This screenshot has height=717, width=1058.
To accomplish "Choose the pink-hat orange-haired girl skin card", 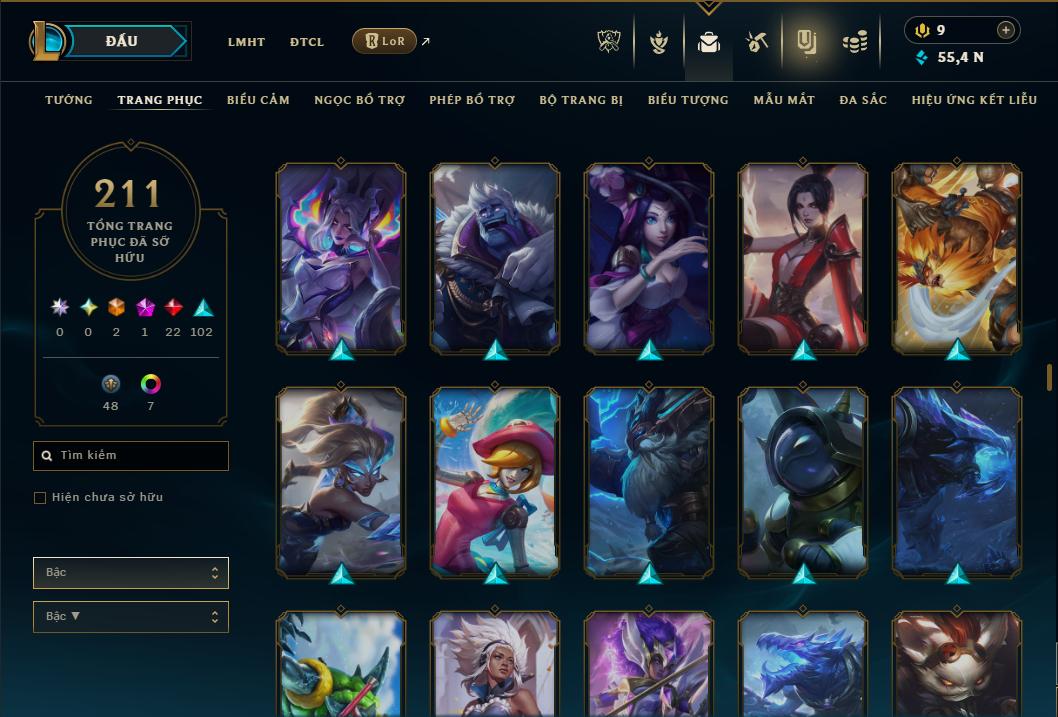I will [x=495, y=480].
